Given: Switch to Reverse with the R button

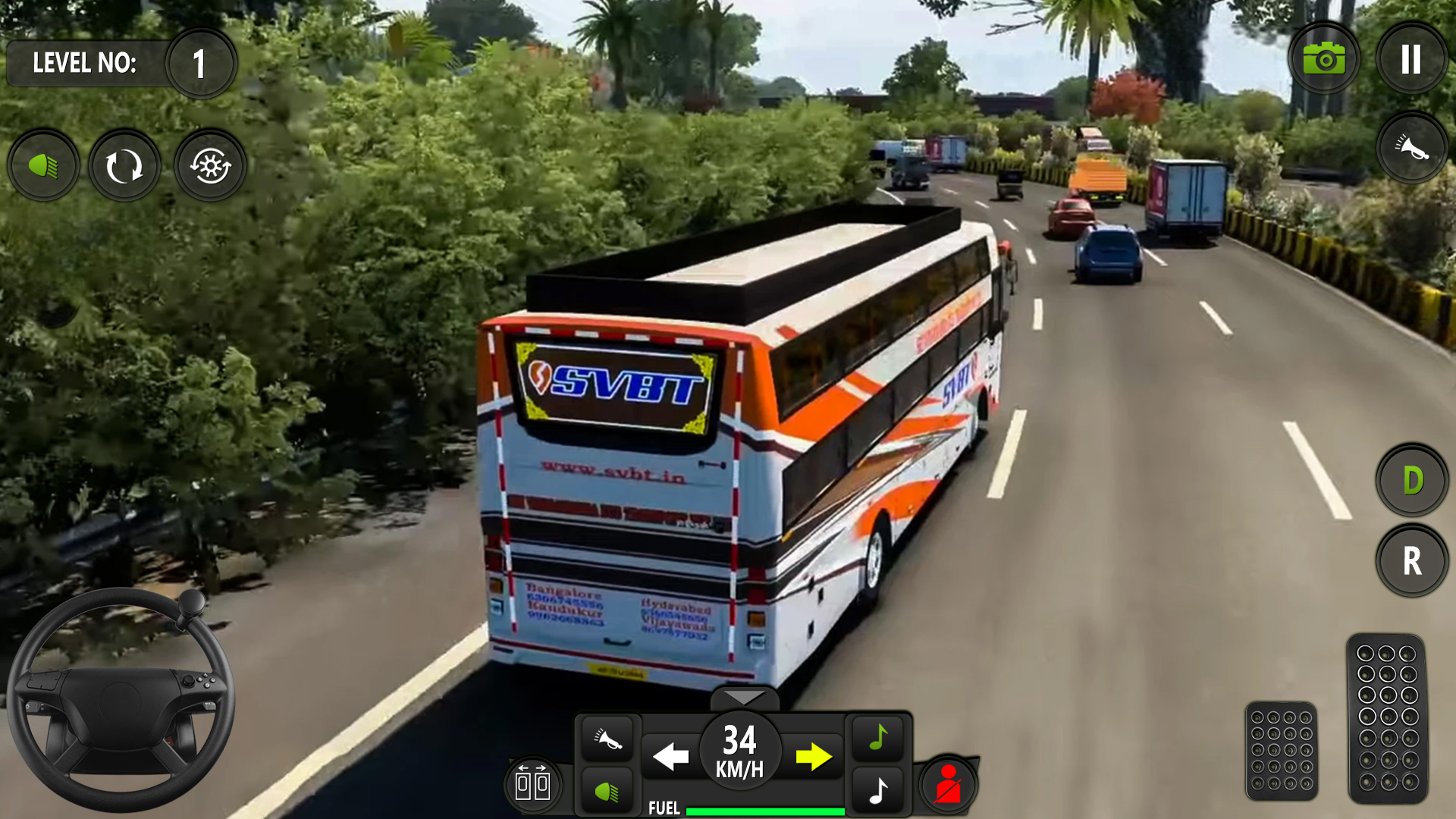Looking at the screenshot, I should 1412,561.
